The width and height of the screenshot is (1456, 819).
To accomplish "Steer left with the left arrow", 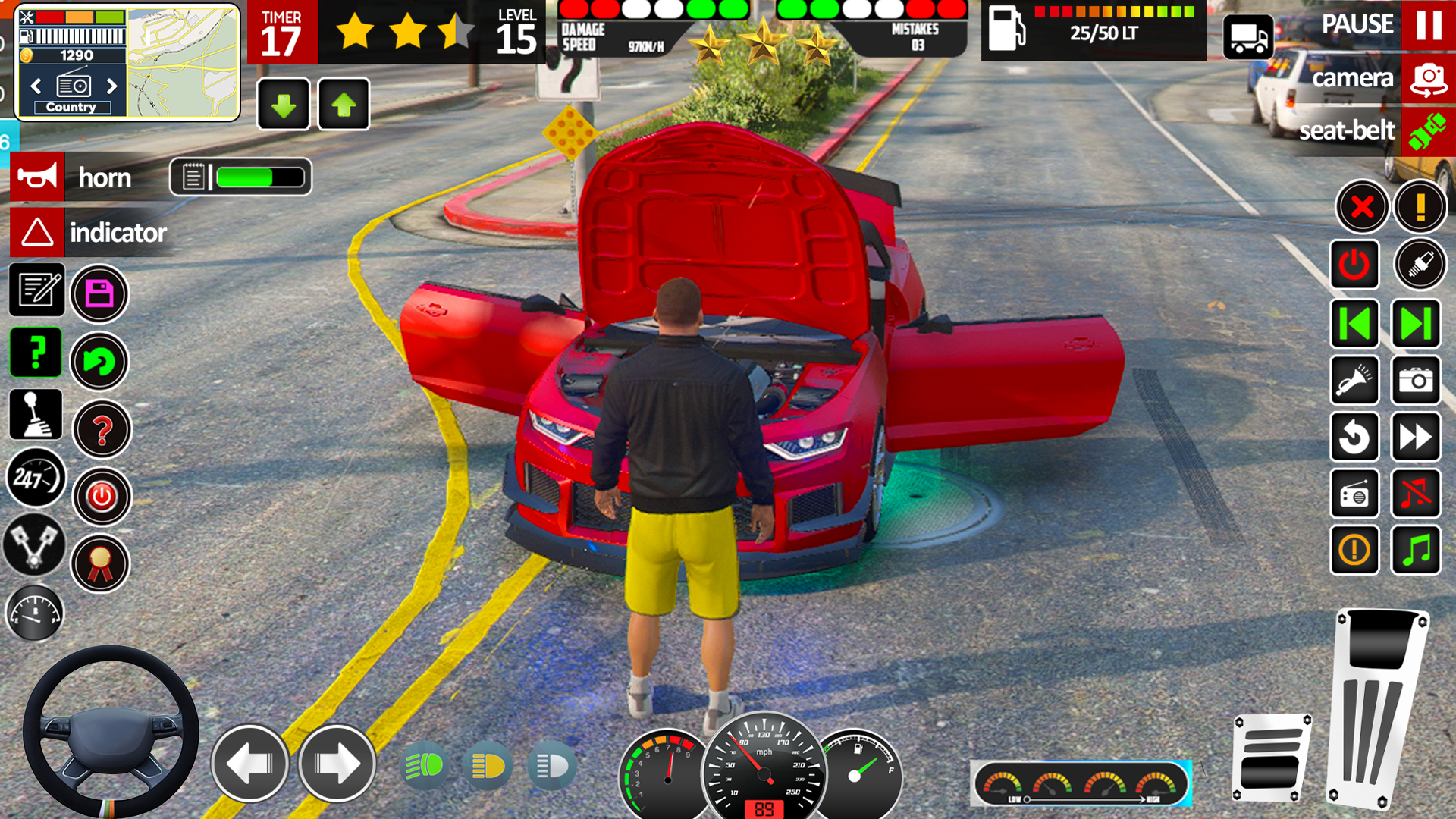I will pos(249,764).
